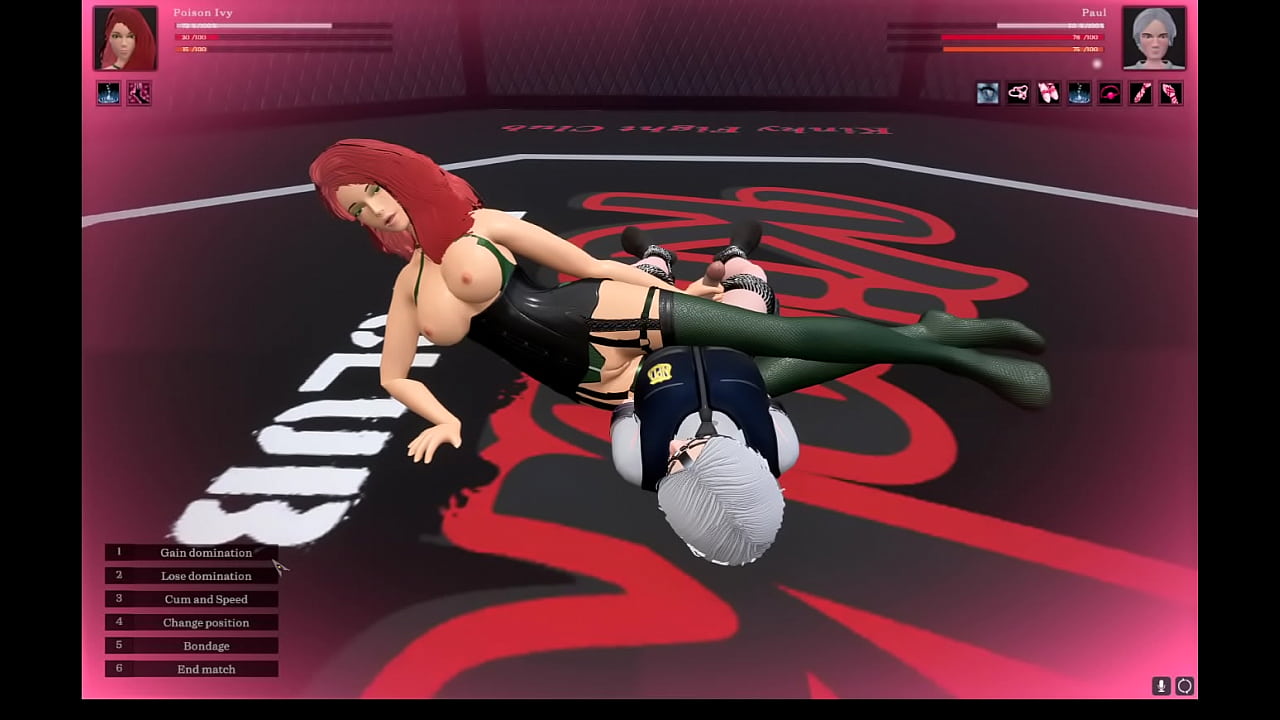Viewport: 1280px width, 720px height.
Task: Click the white indicator dot near Paul's portrait
Action: coord(1095,63)
